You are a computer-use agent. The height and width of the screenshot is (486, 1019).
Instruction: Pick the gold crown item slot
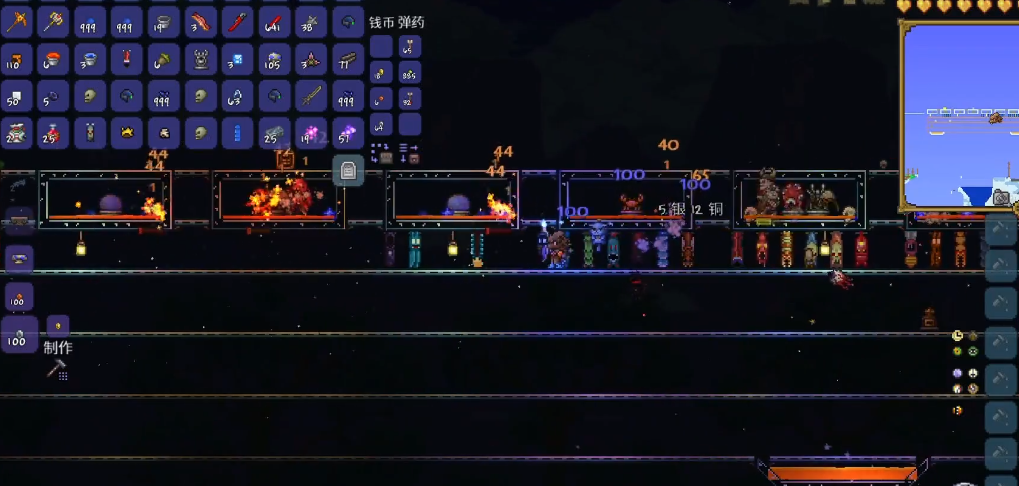(127, 132)
